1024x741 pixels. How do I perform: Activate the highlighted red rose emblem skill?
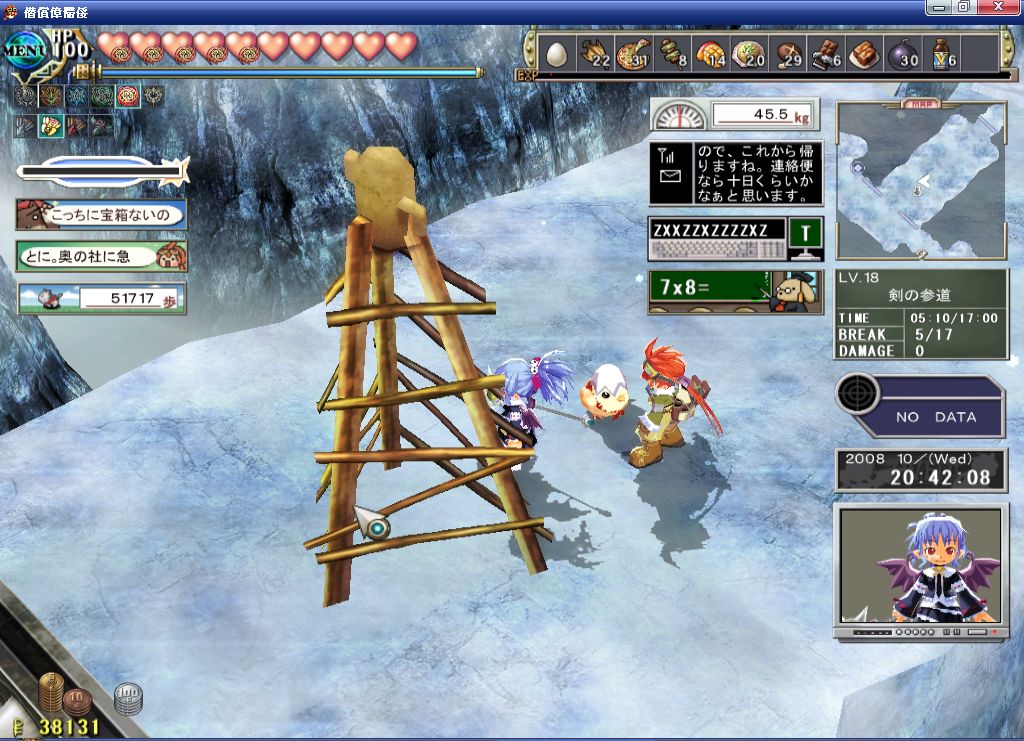[127, 96]
